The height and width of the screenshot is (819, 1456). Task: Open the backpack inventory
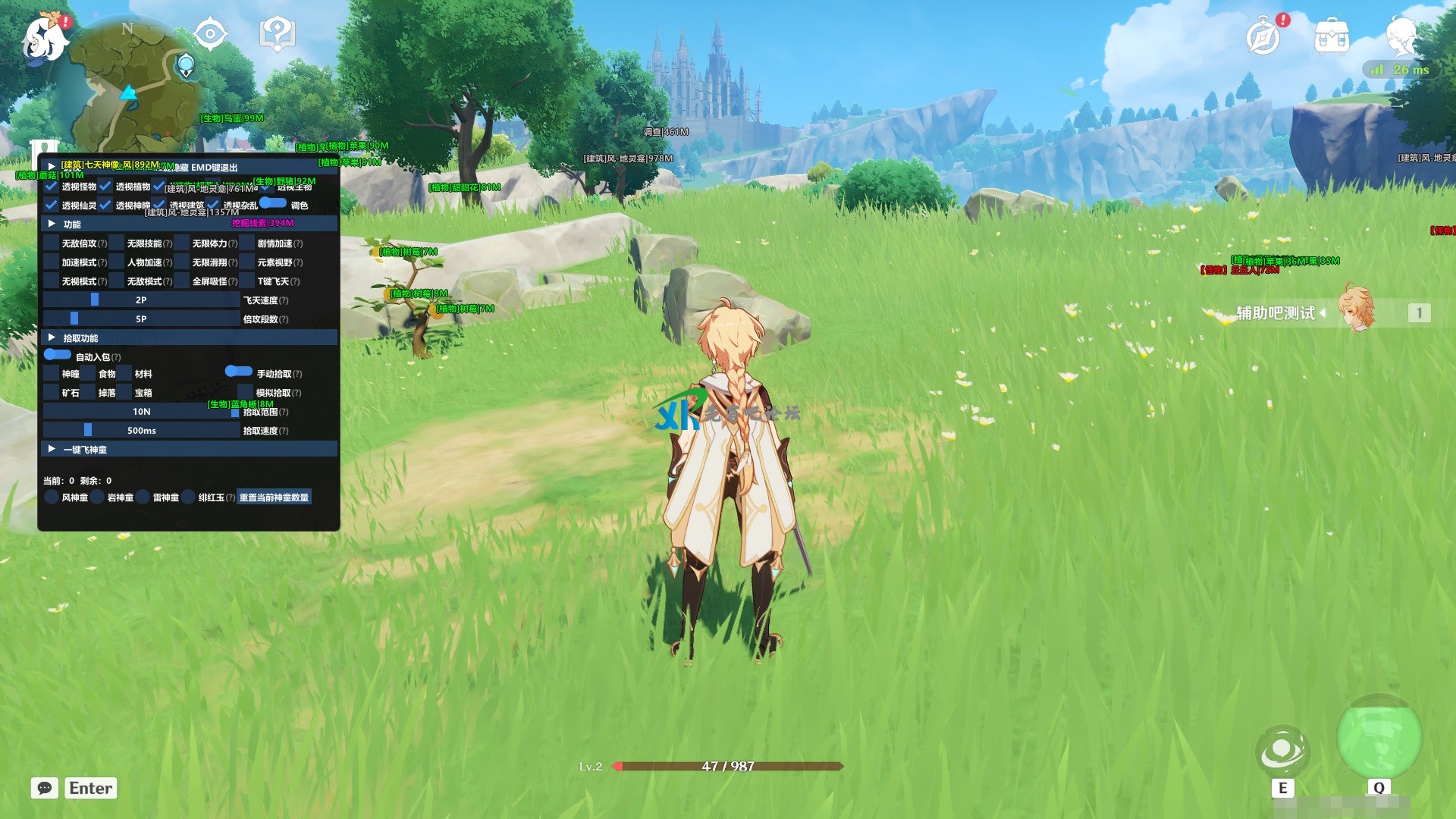[1332, 36]
